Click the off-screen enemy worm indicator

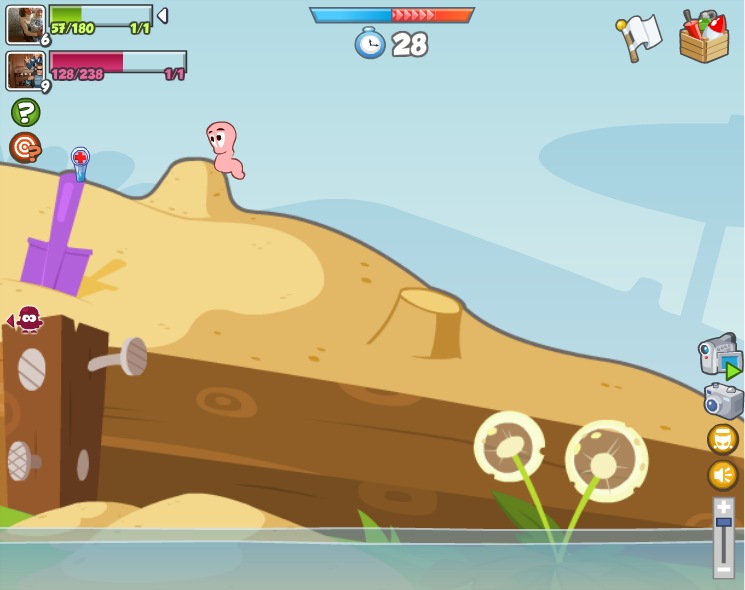pos(27,320)
